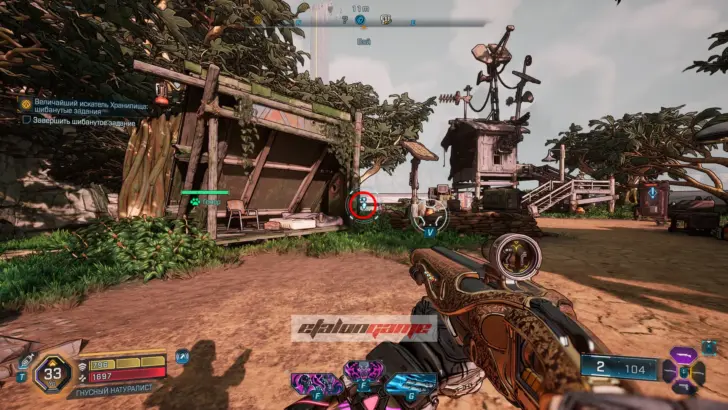Screen dimensions: 728x410
Task: Toggle the quest objective checkbox
Action: (27, 119)
